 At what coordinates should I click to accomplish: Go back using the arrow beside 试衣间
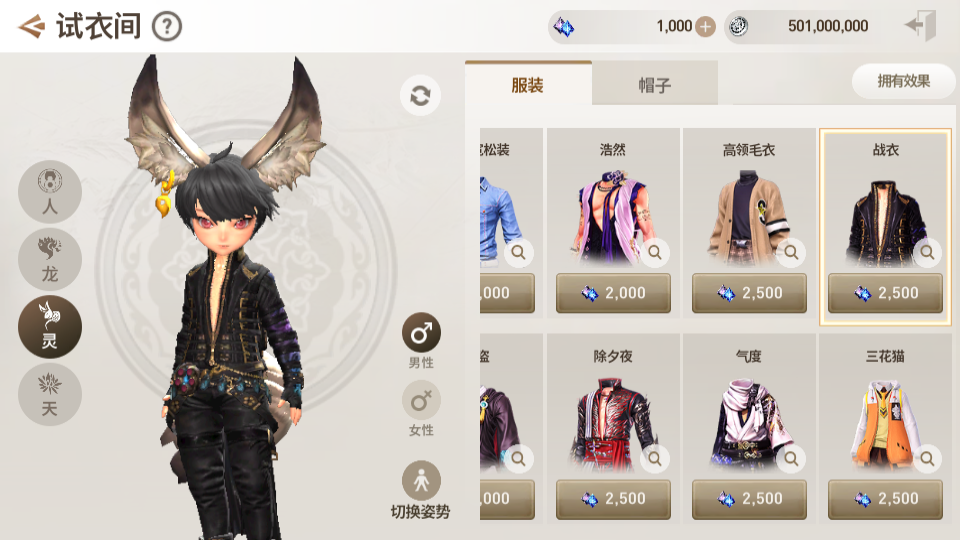click(x=32, y=26)
